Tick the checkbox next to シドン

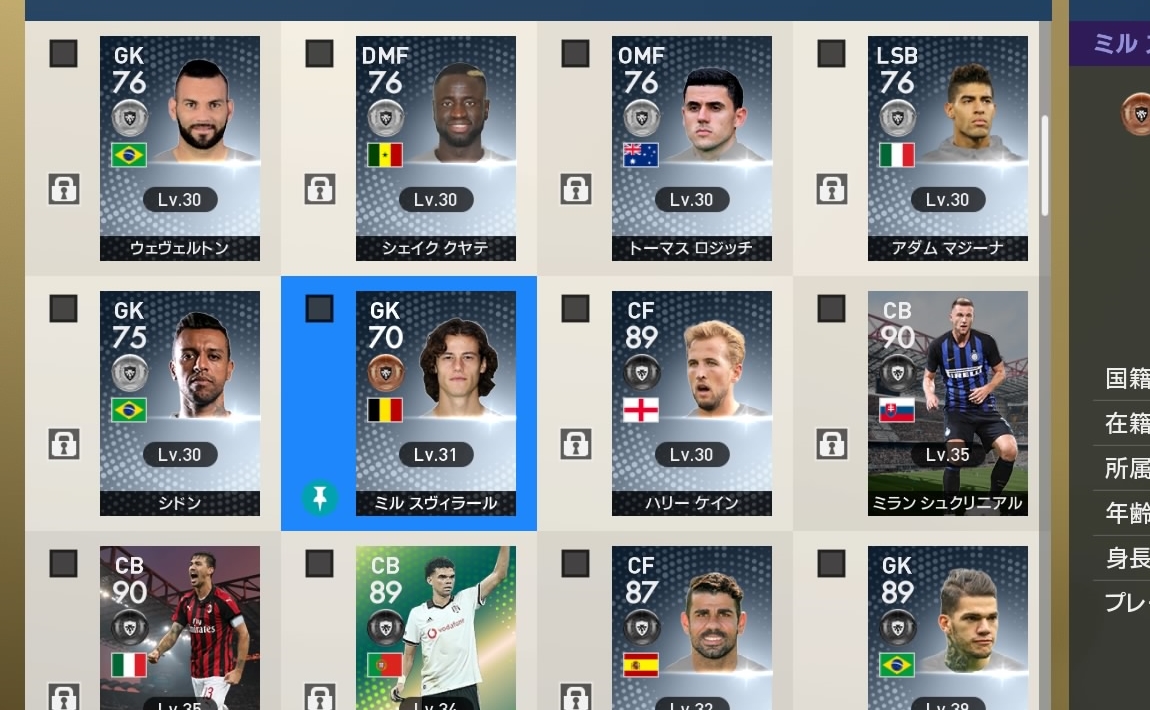click(63, 309)
